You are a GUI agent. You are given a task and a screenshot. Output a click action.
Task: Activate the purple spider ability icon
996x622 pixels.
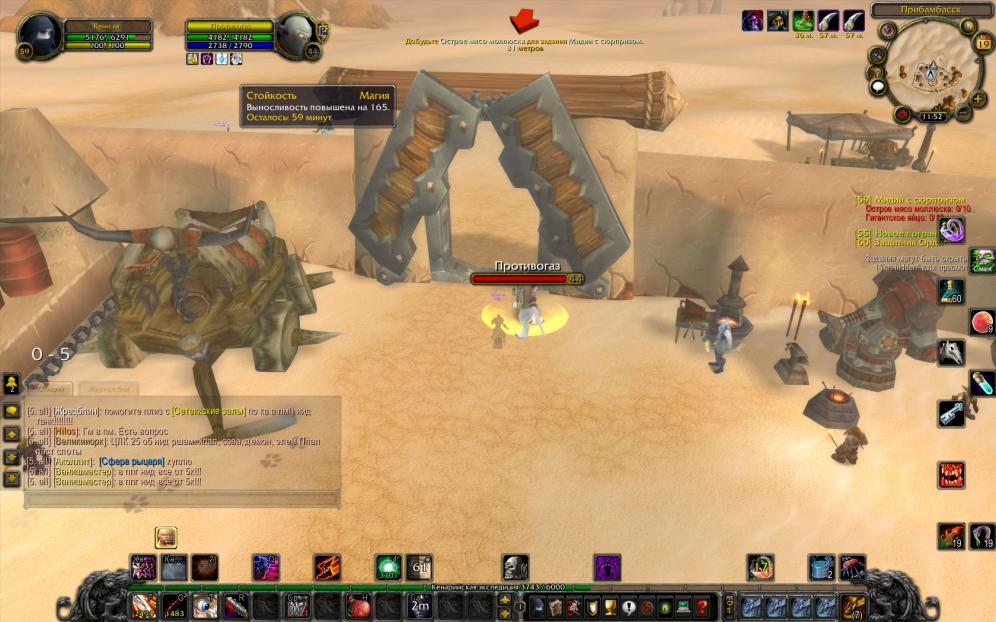click(607, 568)
